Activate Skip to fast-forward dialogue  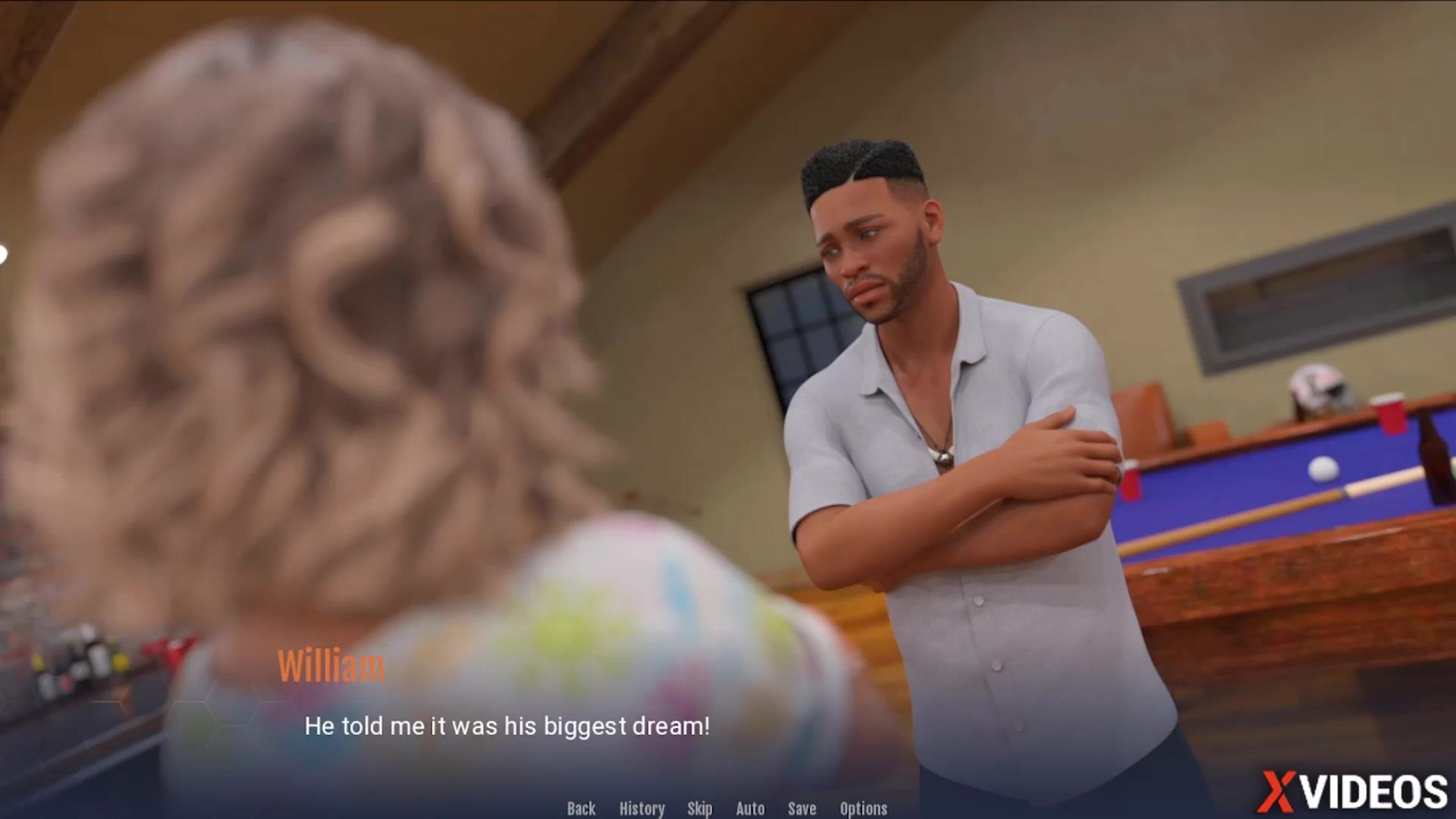699,808
